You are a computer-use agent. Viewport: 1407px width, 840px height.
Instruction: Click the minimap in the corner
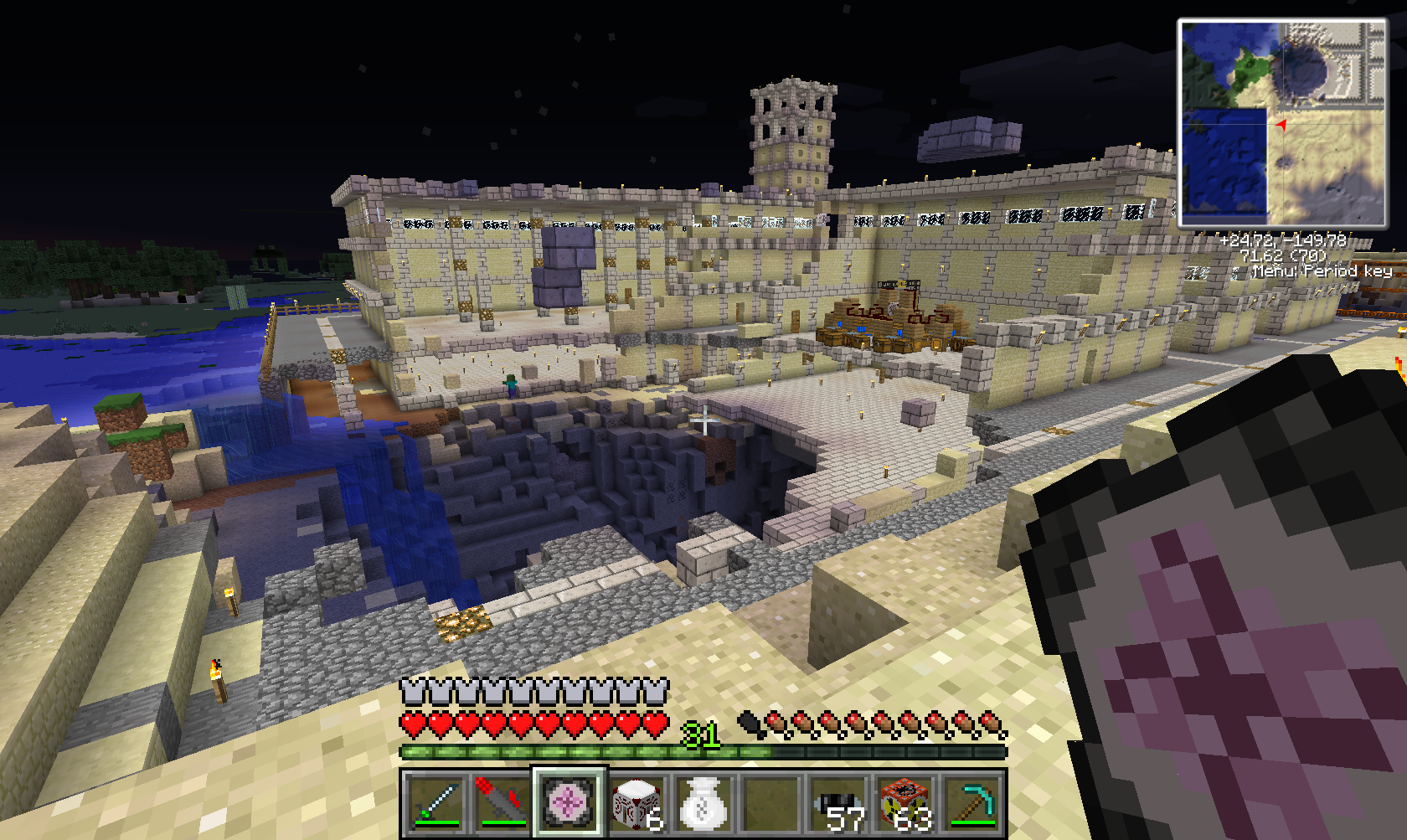click(x=1282, y=124)
